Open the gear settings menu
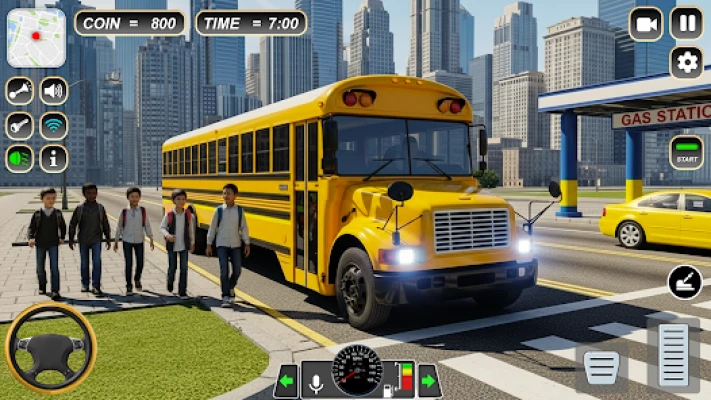The image size is (711, 400). [x=686, y=62]
